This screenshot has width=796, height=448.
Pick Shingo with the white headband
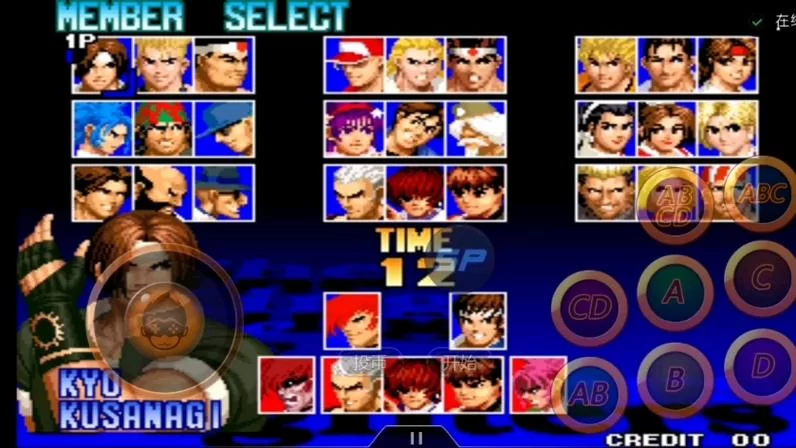tap(477, 319)
